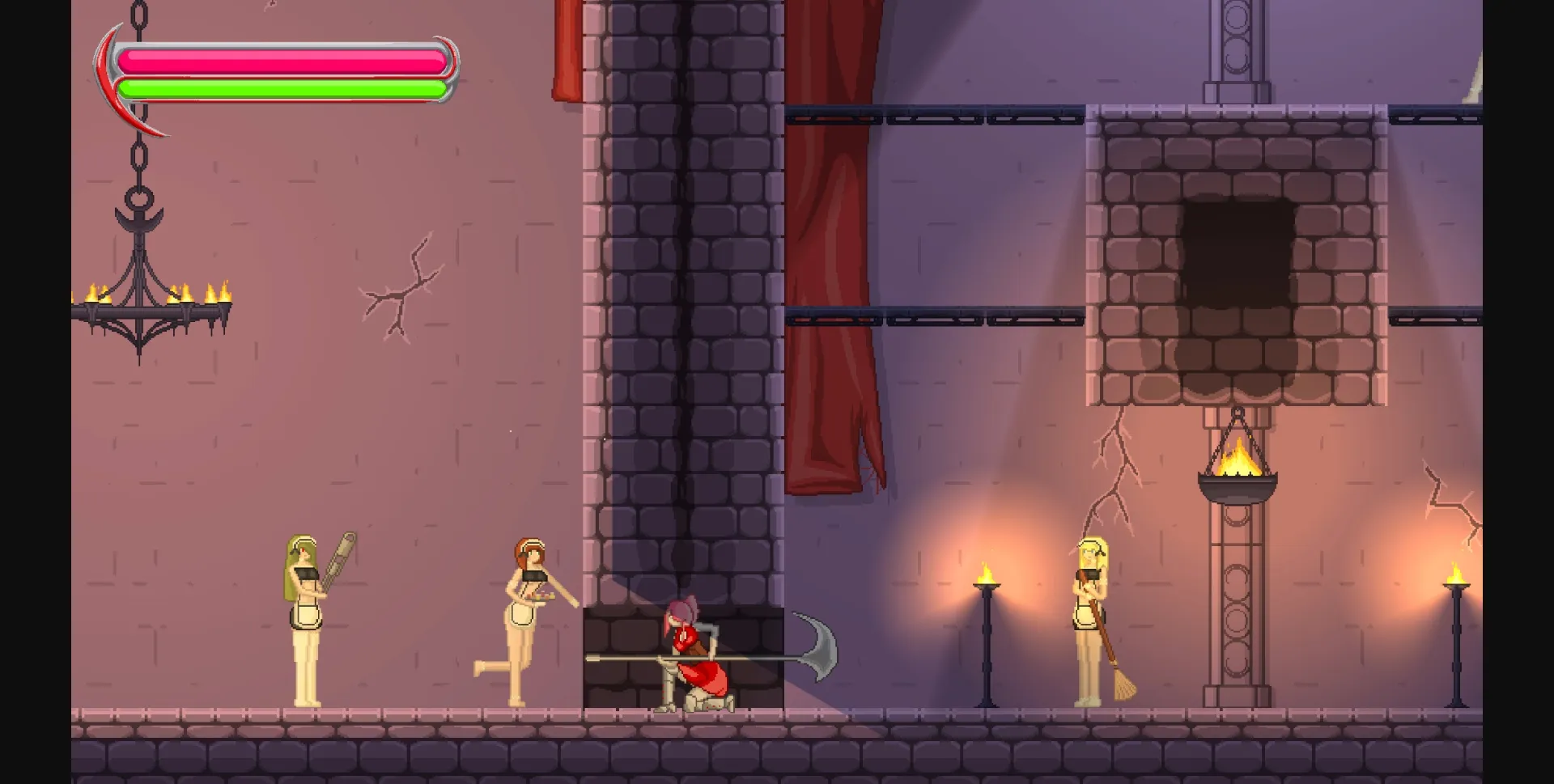This screenshot has height=784, width=1554.
Task: Toggle the pink health bar display
Action: coord(283,57)
